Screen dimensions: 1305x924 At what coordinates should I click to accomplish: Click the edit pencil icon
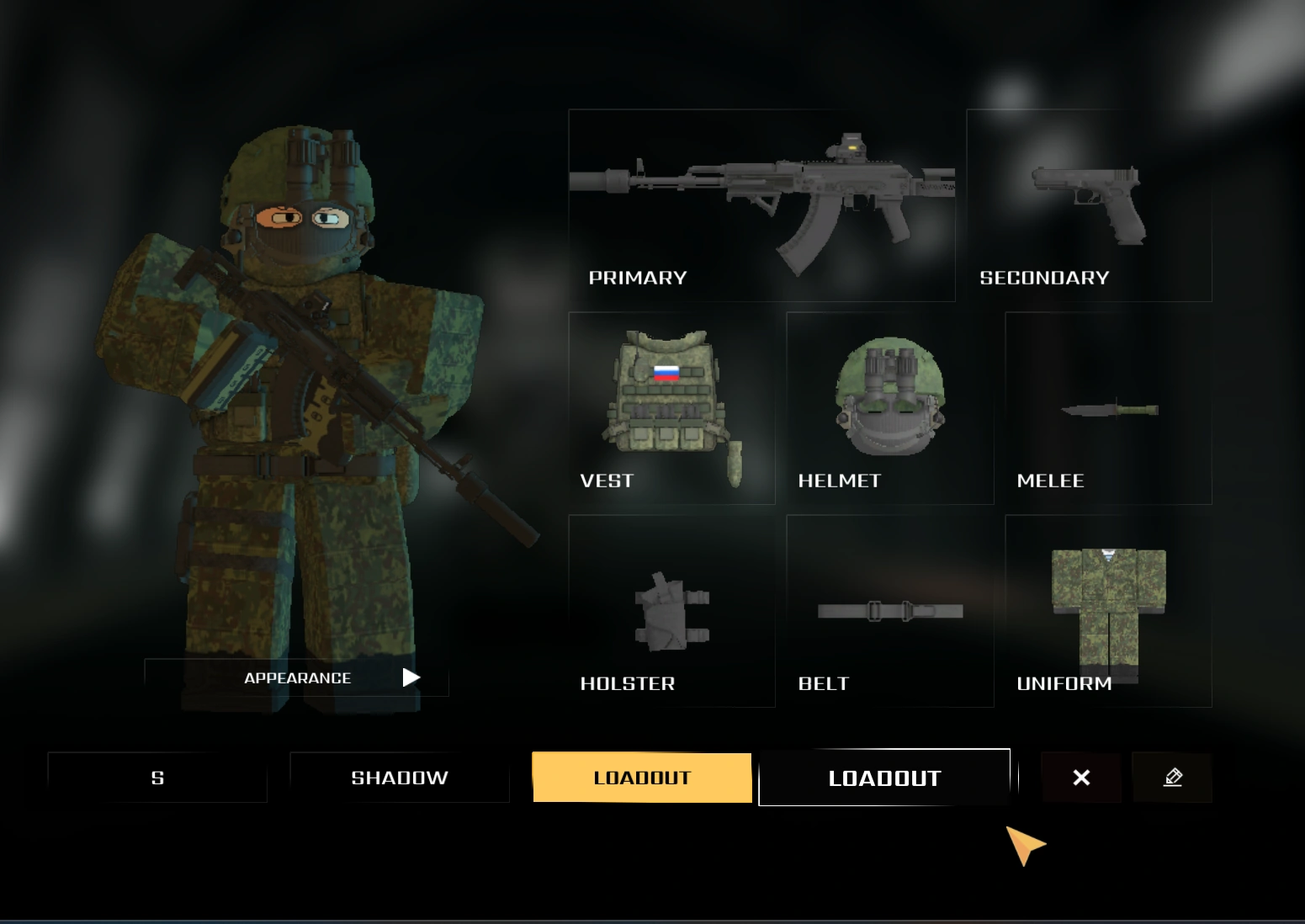1173,777
